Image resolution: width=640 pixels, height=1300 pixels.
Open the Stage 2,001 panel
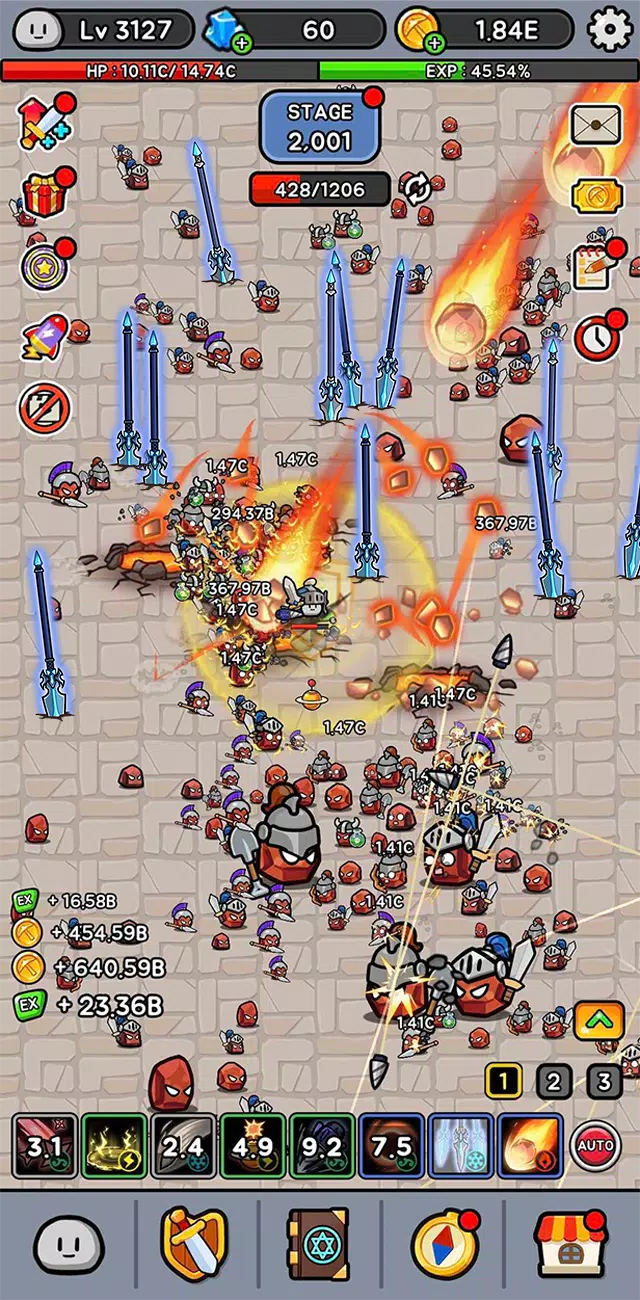click(x=320, y=127)
